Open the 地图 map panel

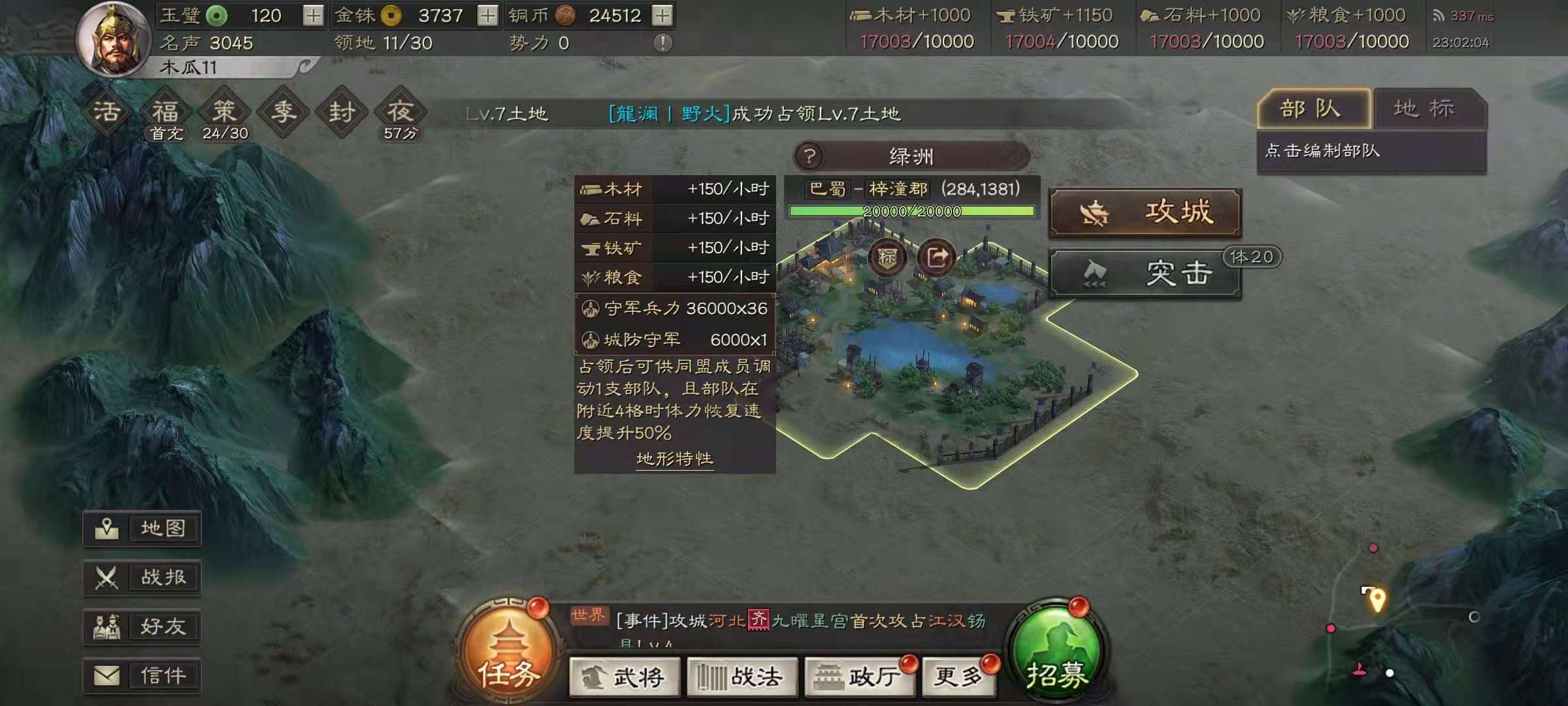142,529
